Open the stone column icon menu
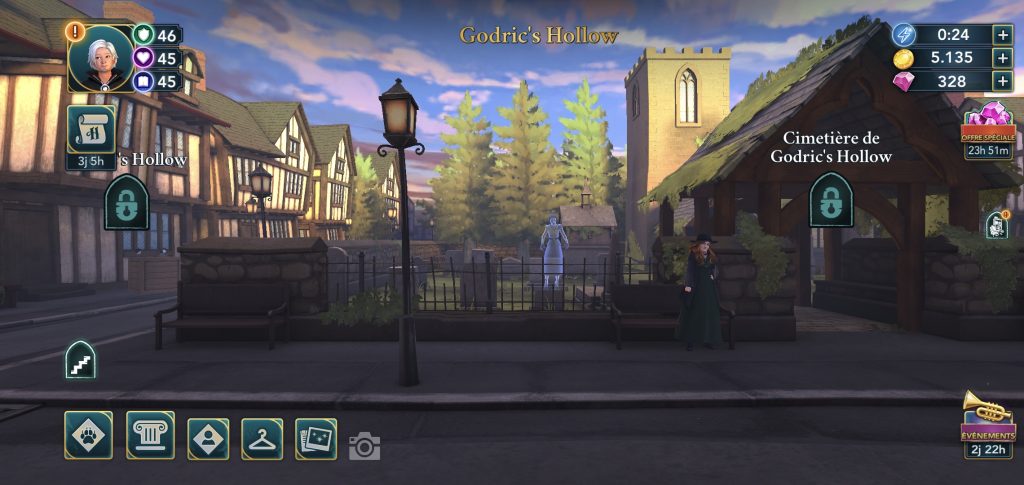This screenshot has width=1024, height=485. [x=150, y=436]
